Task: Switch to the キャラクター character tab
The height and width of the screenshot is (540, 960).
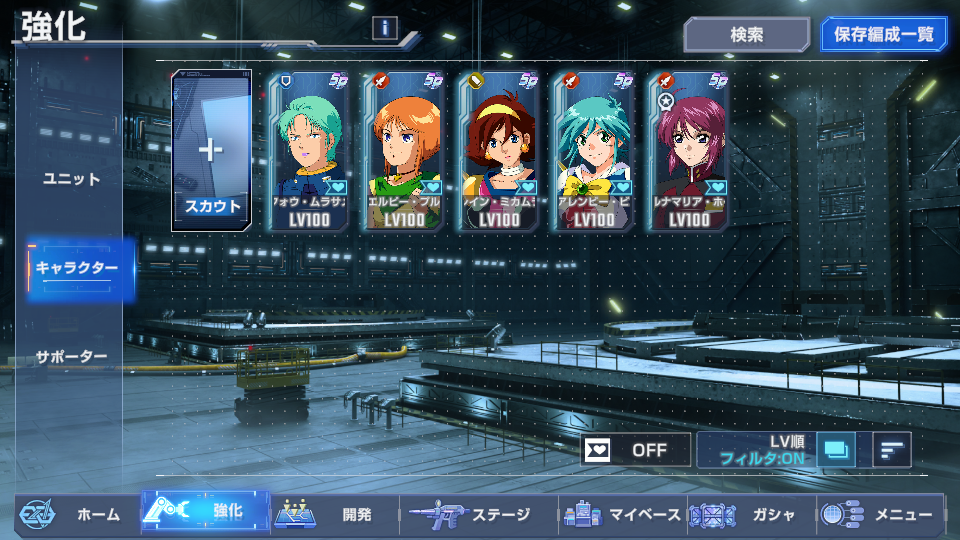Action: tap(78, 268)
